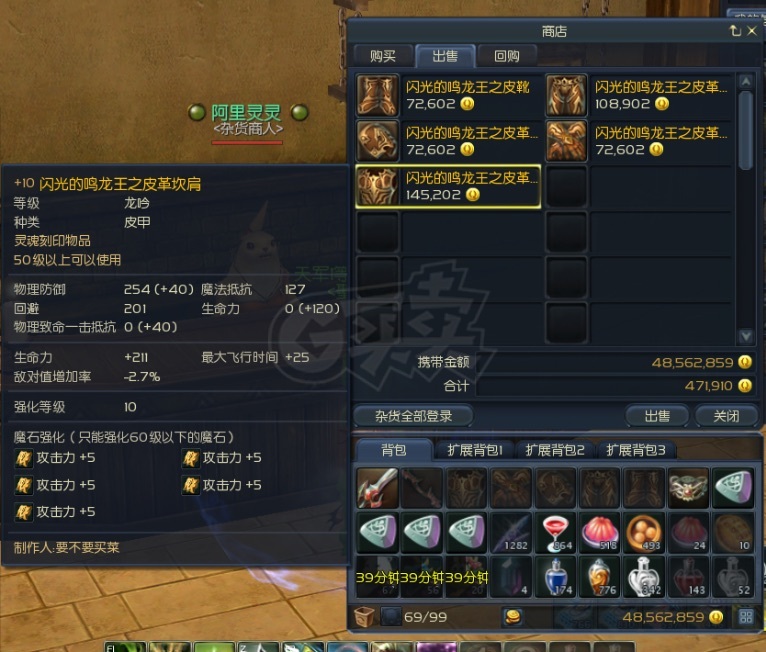766x652 pixels.
Task: Switch to the 购买 tab
Action: [382, 56]
